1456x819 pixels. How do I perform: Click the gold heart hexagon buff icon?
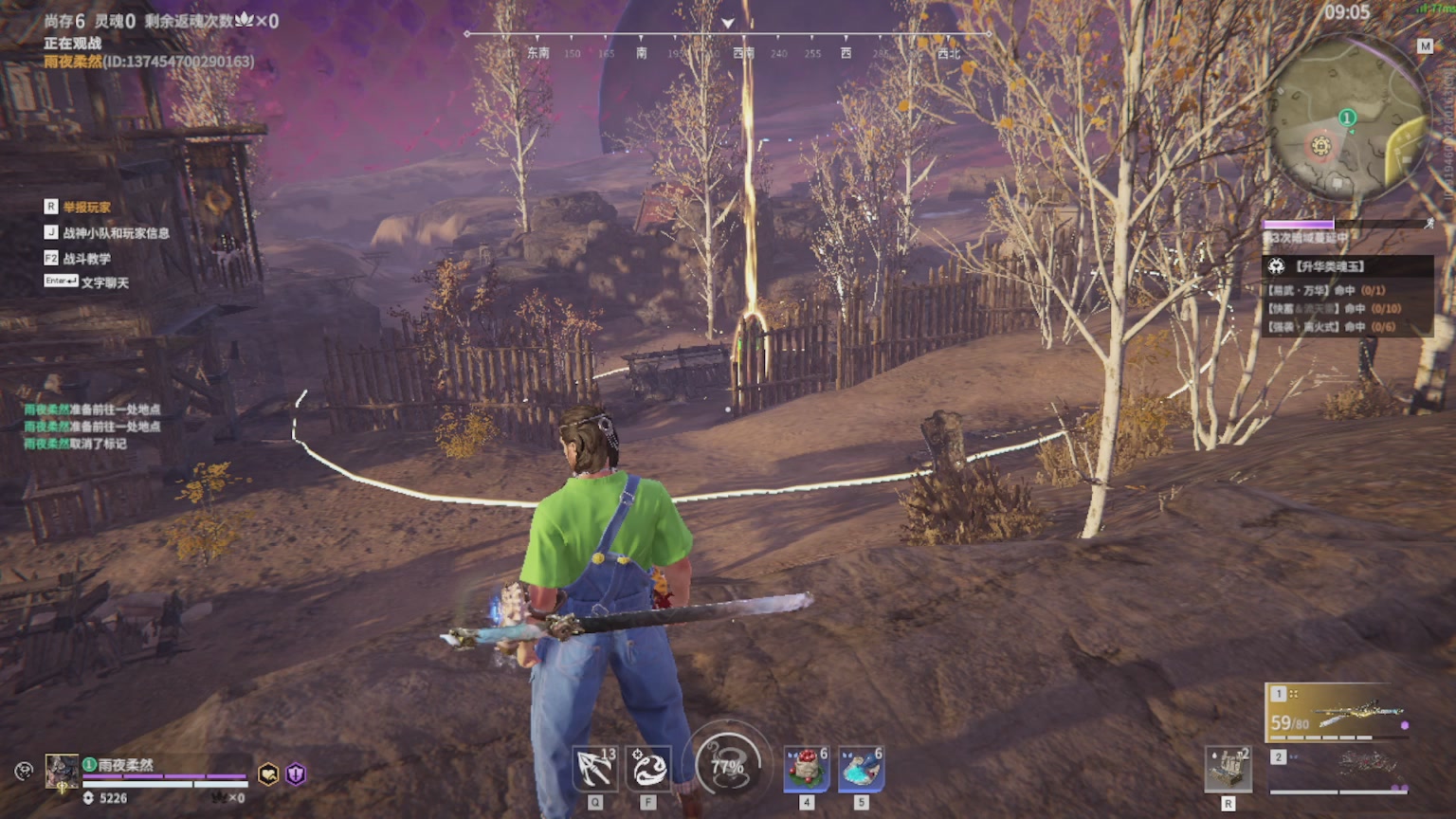tap(269, 774)
